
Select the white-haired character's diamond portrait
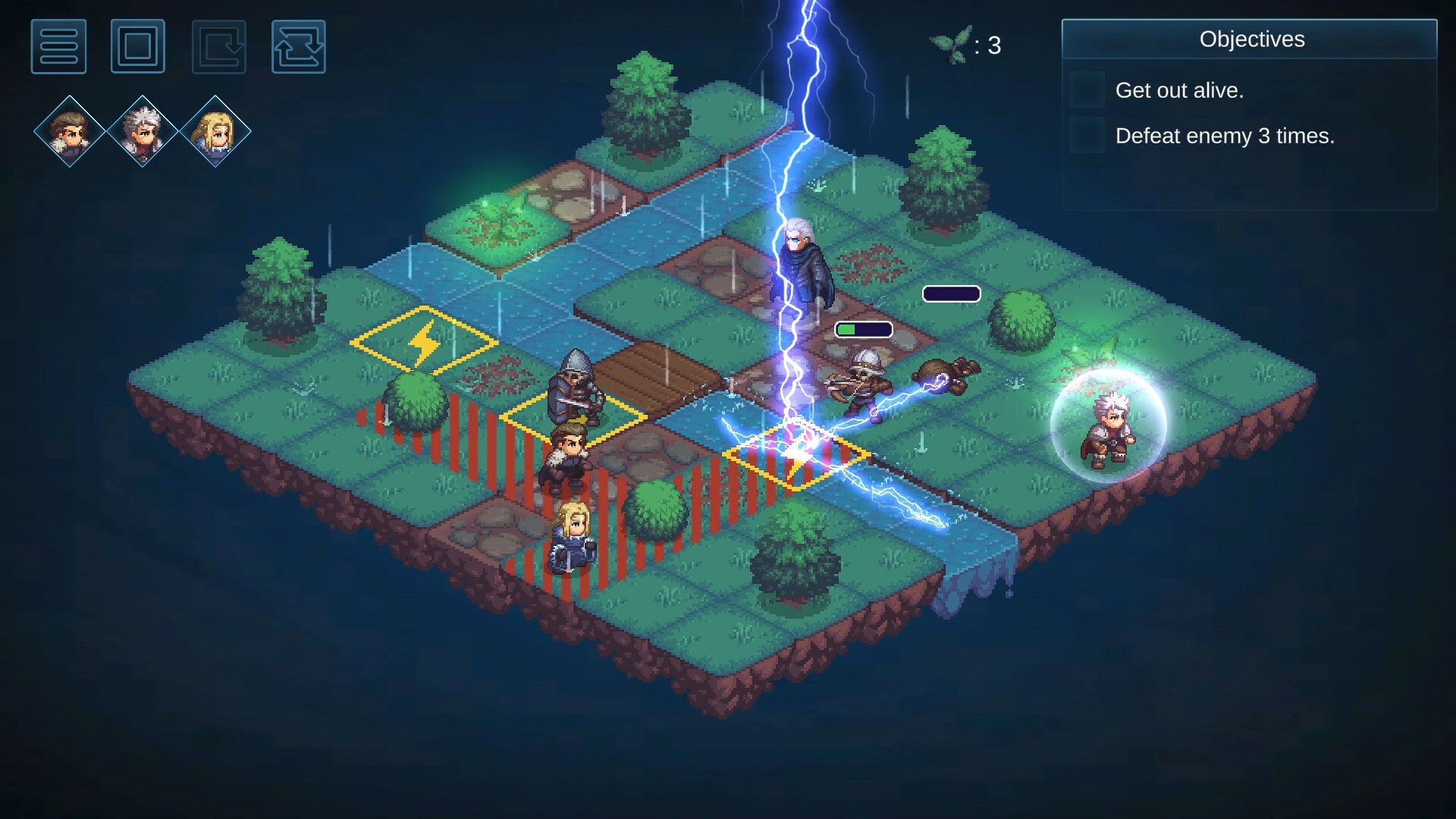coord(141,130)
